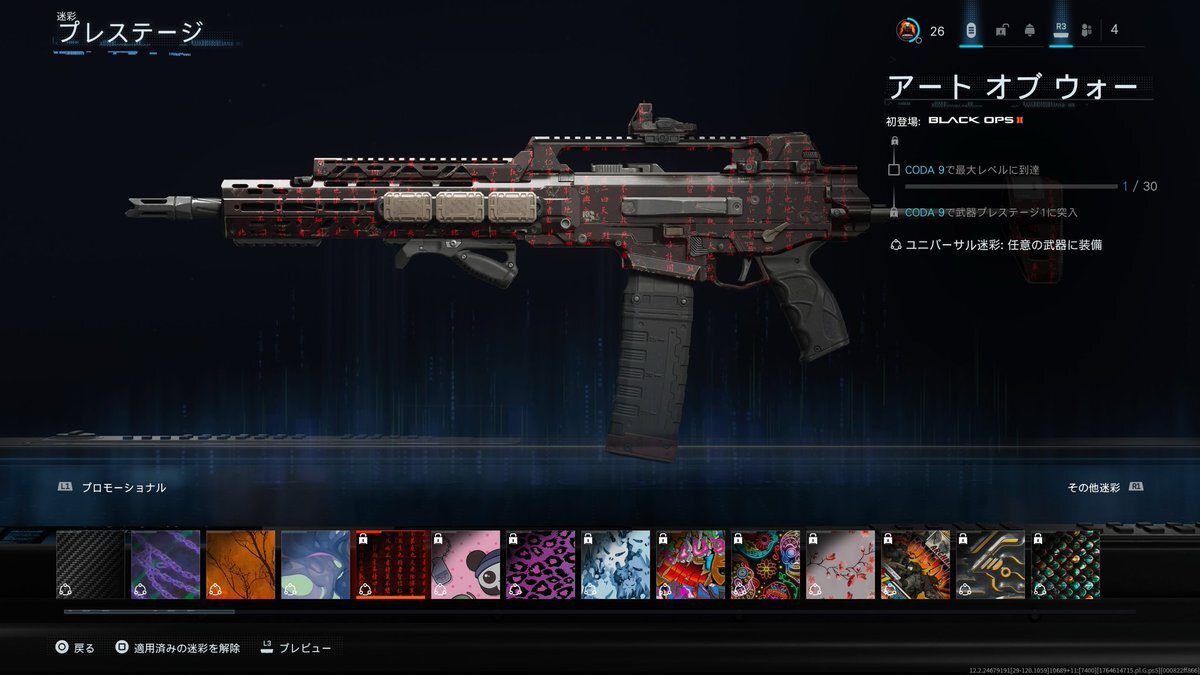
Task: Select the neon sugar skull camo
Action: pyautogui.click(x=766, y=565)
